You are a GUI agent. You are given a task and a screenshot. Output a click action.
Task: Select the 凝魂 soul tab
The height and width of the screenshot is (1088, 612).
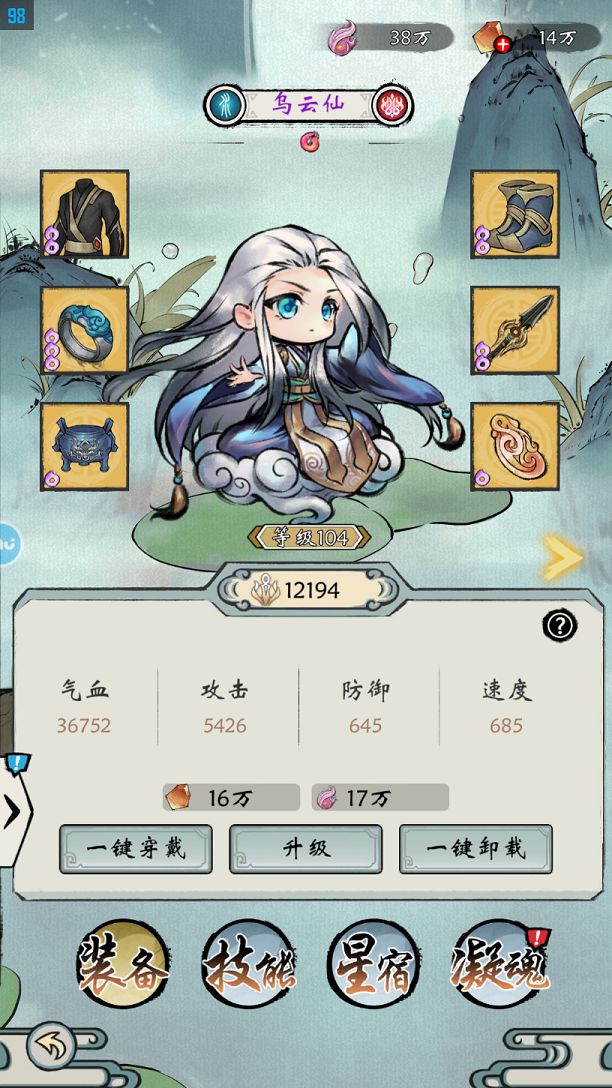pyautogui.click(x=499, y=965)
